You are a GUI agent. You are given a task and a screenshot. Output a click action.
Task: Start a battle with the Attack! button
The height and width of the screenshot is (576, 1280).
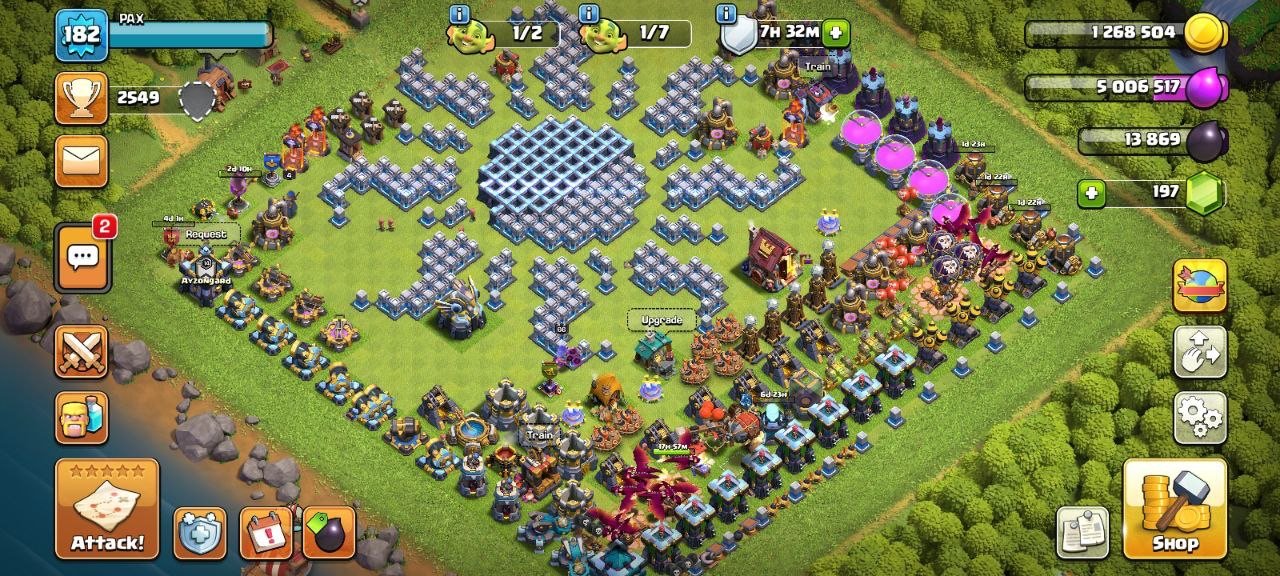pos(107,509)
